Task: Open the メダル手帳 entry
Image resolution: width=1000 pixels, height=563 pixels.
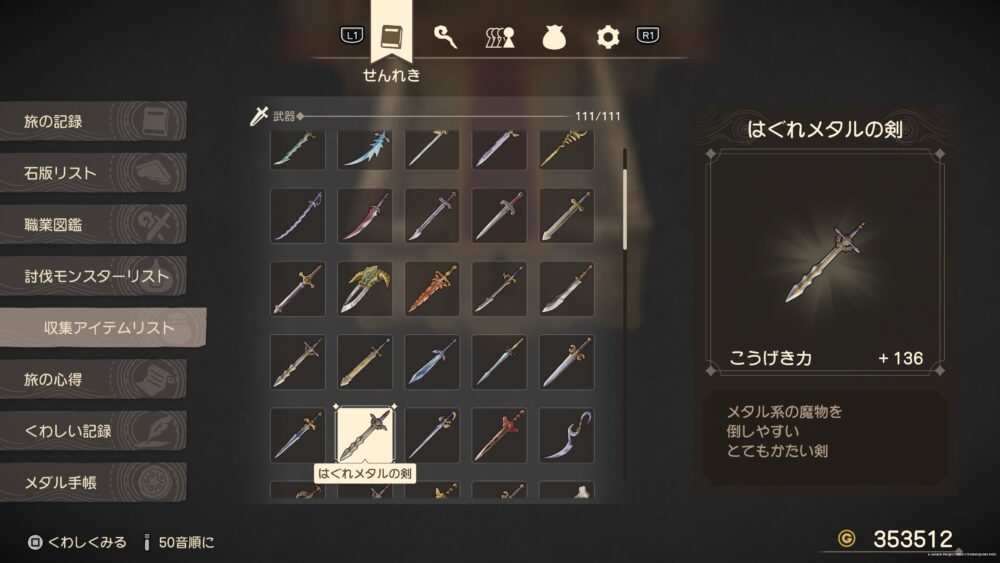Action: pos(92,483)
